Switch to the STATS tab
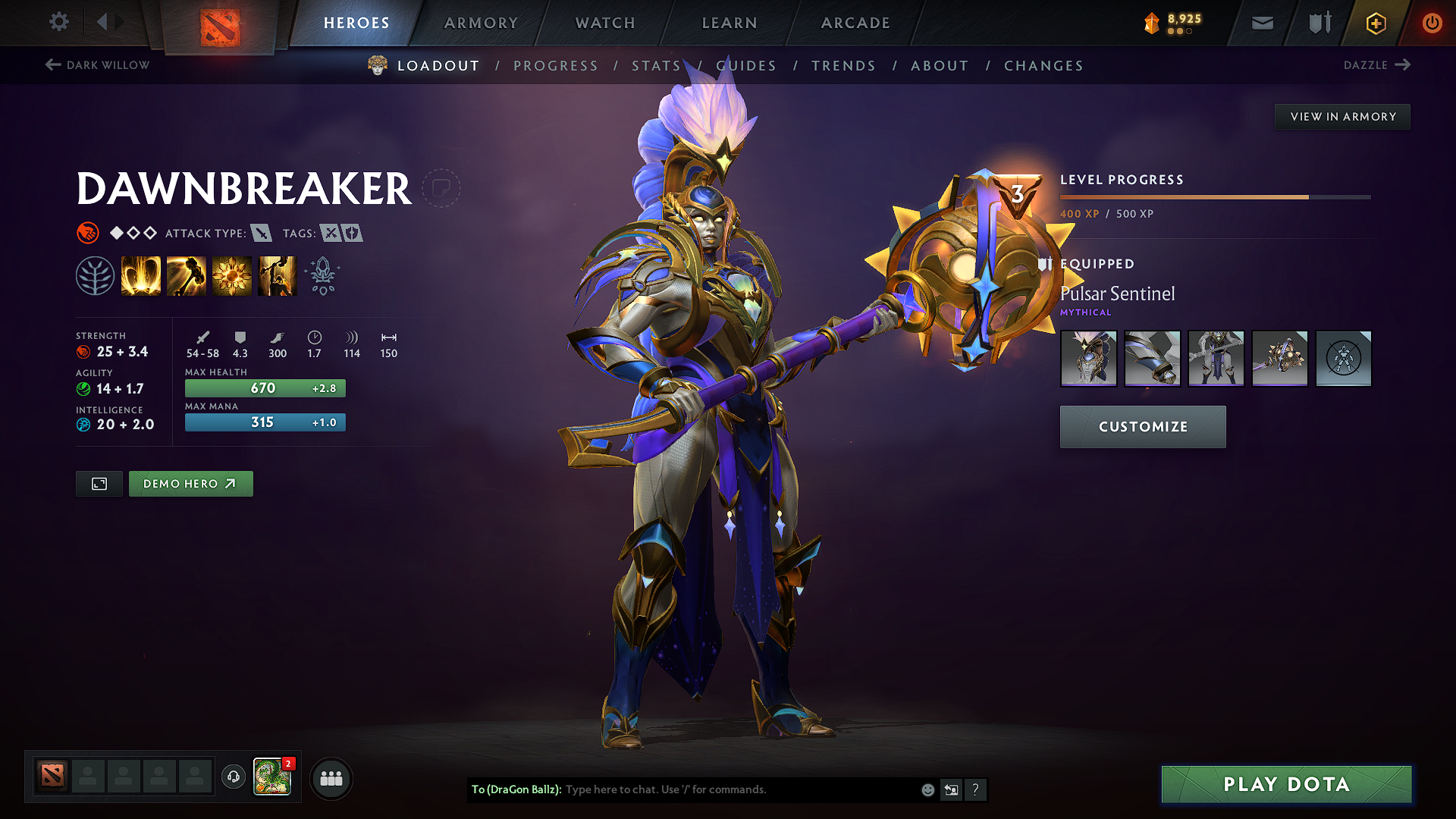 (656, 66)
